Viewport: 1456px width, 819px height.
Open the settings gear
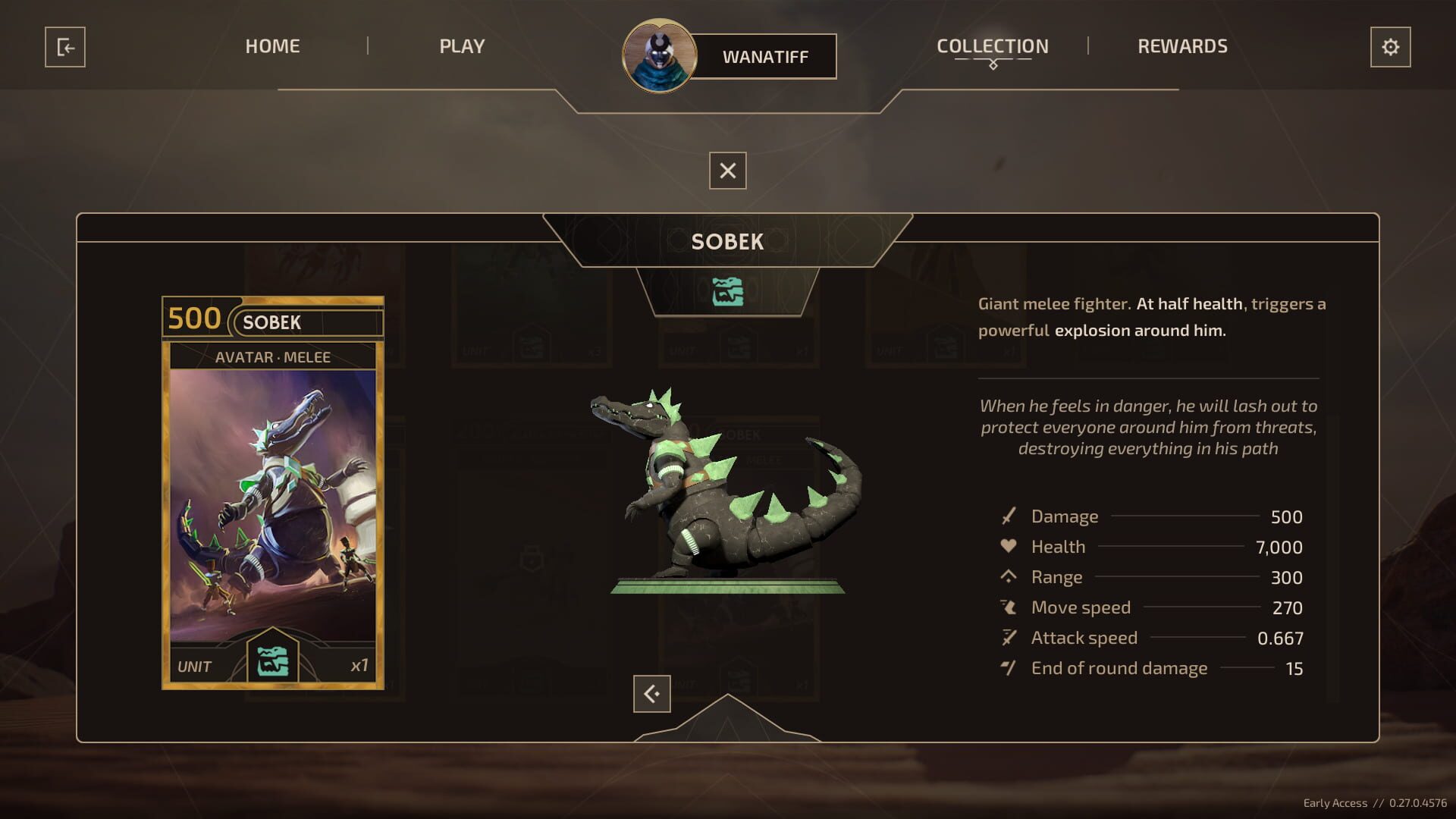coord(1390,48)
